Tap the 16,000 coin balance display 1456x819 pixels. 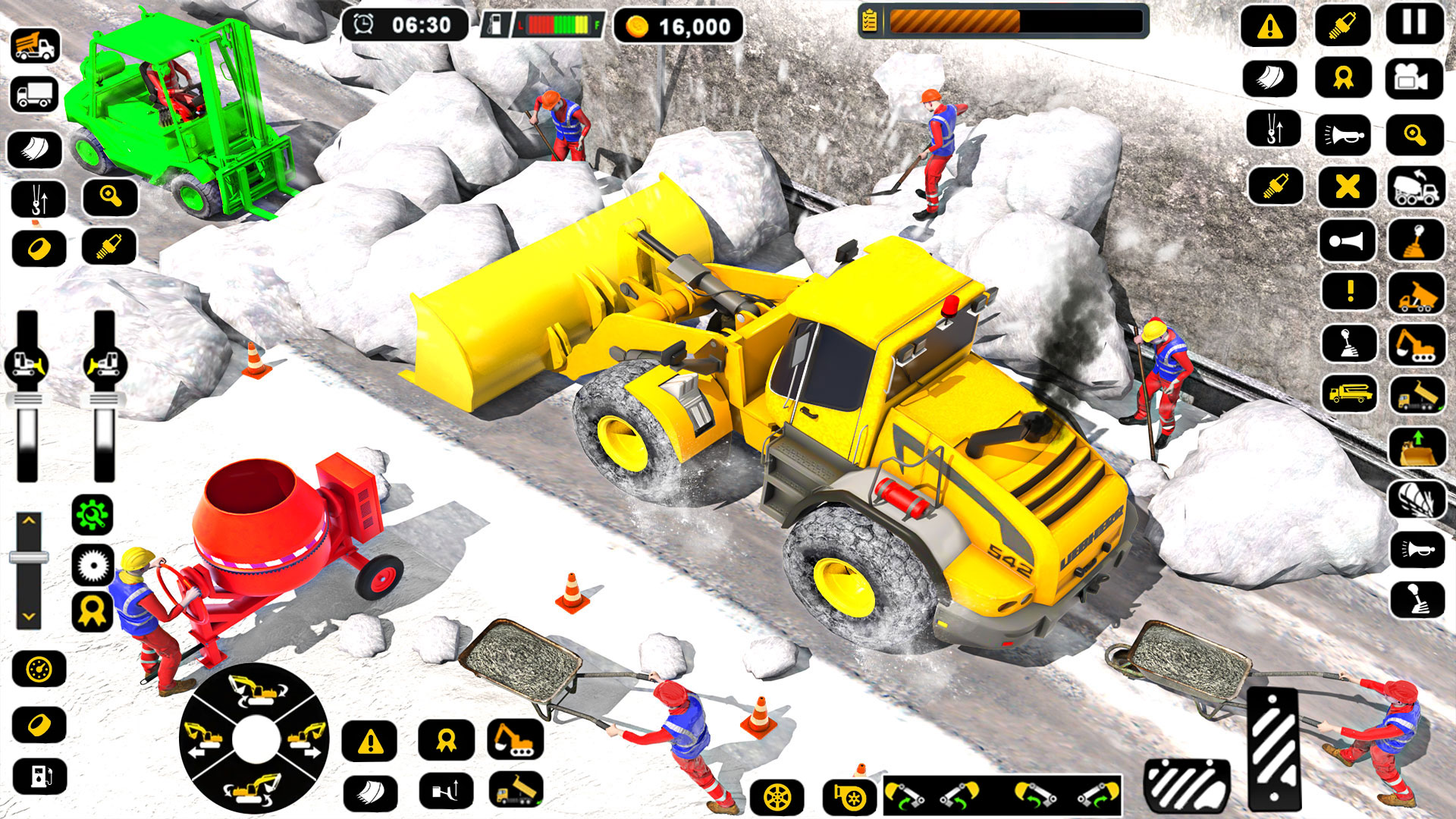pos(675,25)
